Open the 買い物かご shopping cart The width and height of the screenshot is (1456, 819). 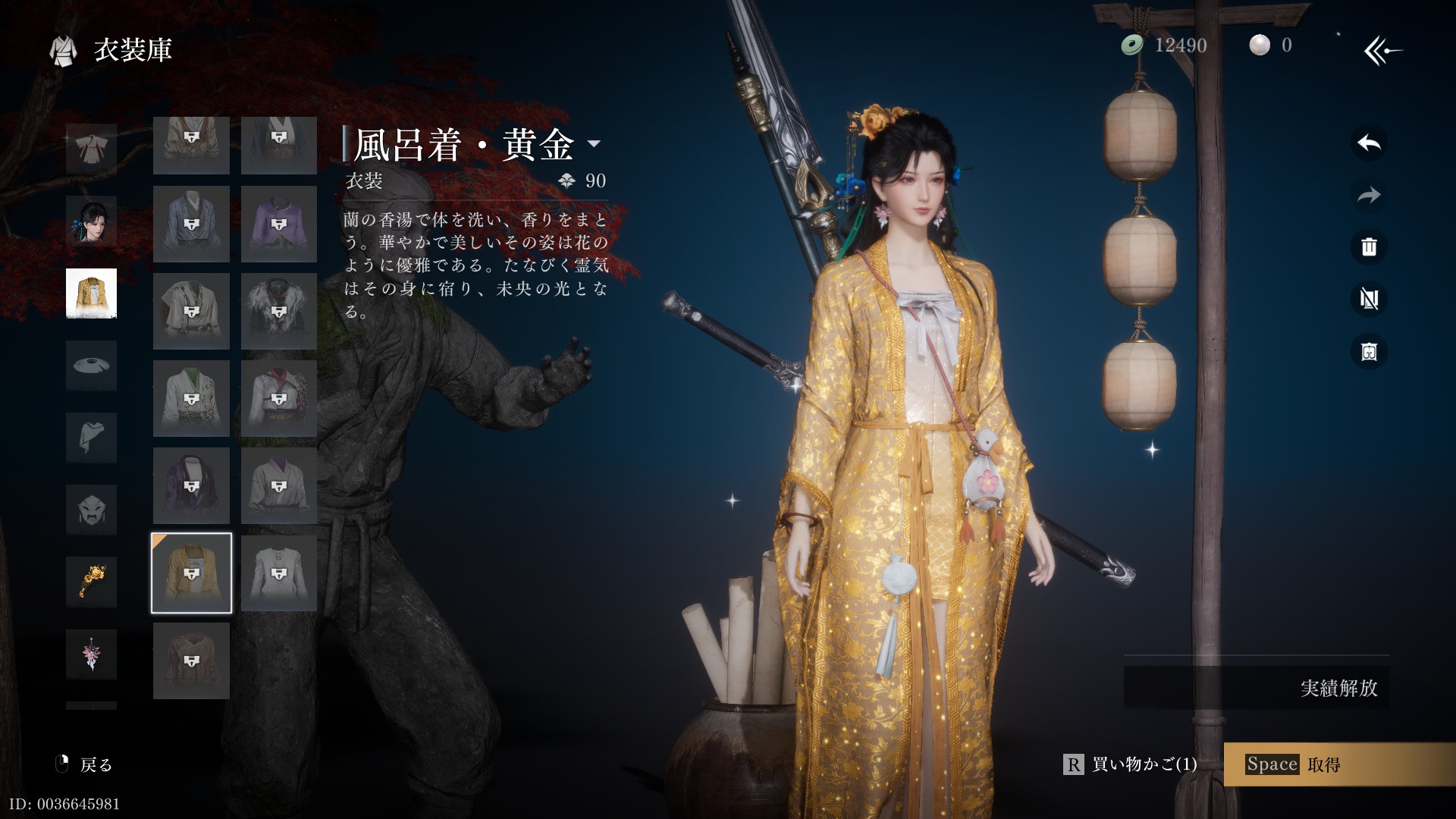click(x=1131, y=764)
